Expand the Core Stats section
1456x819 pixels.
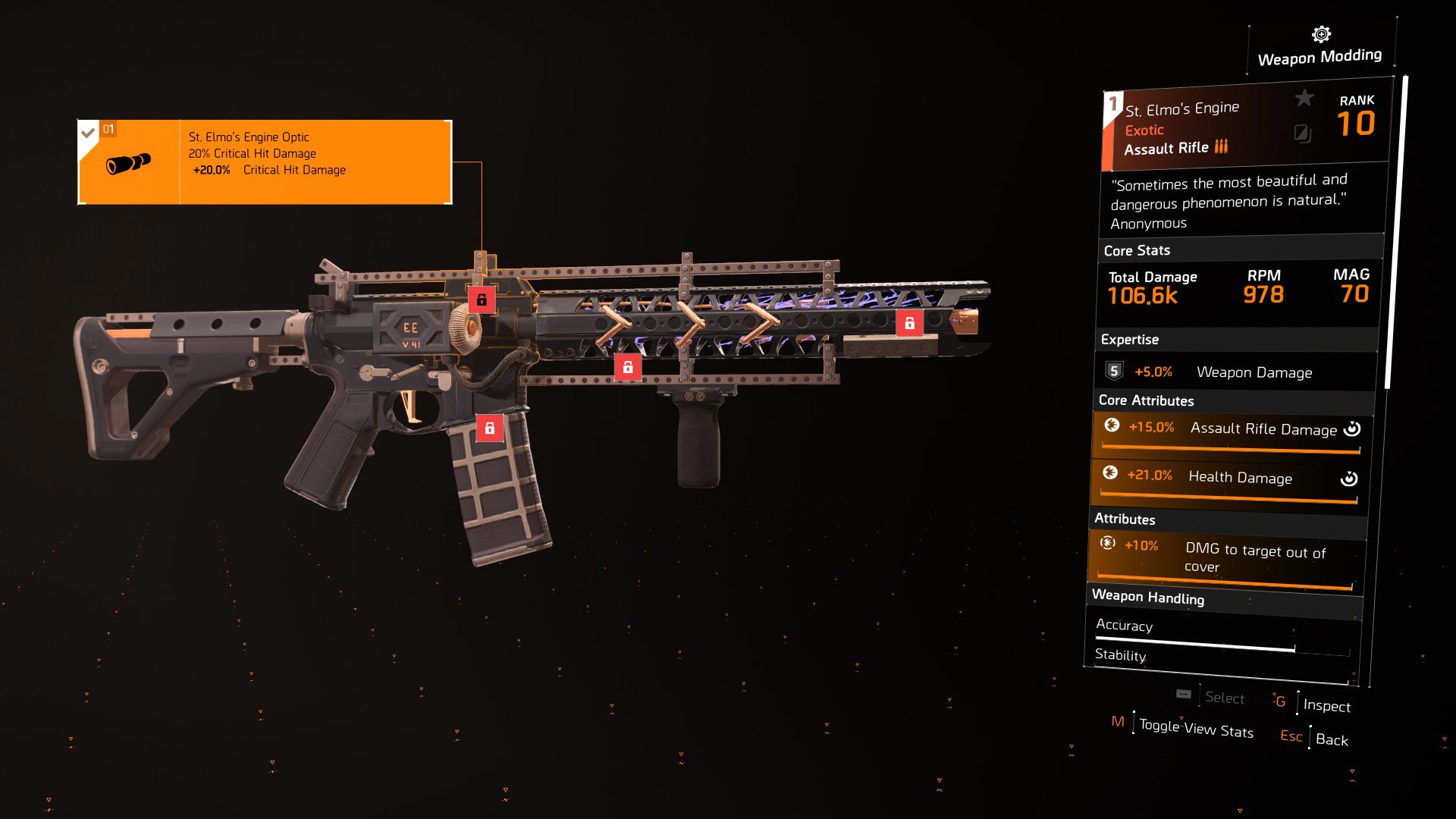point(1137,250)
